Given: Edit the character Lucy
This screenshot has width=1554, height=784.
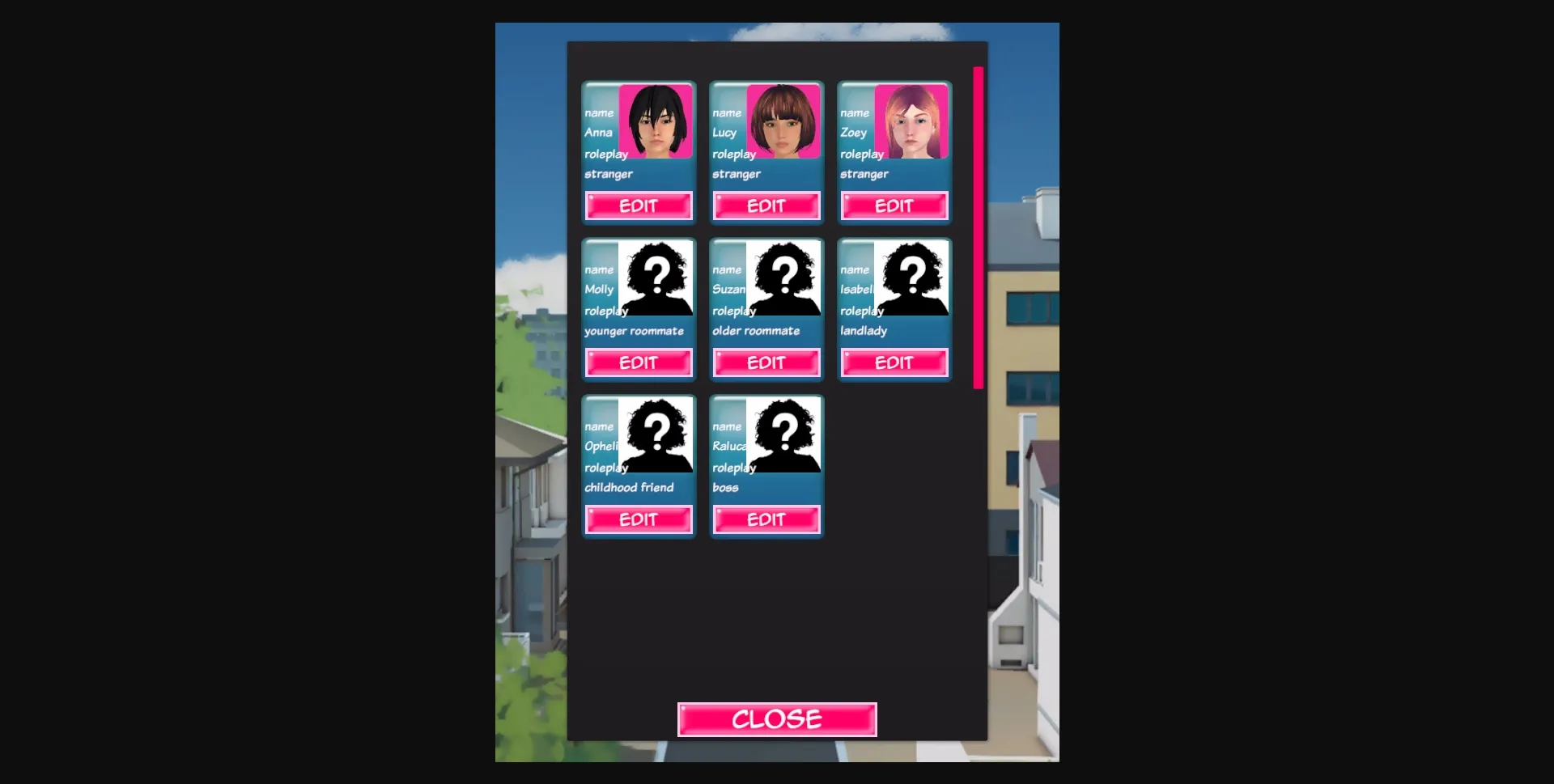Looking at the screenshot, I should pyautogui.click(x=766, y=206).
